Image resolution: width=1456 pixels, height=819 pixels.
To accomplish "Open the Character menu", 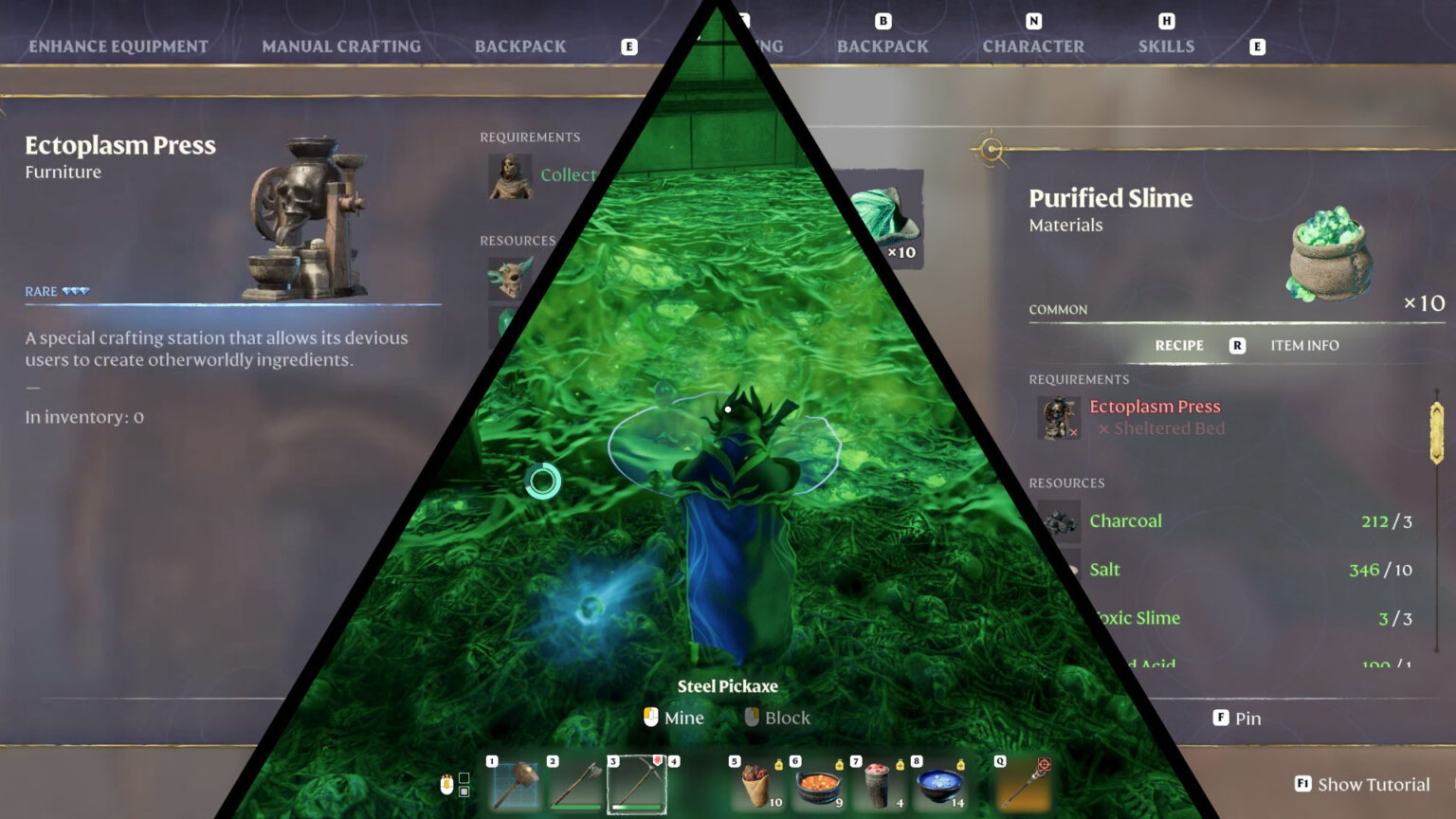I will [1032, 45].
